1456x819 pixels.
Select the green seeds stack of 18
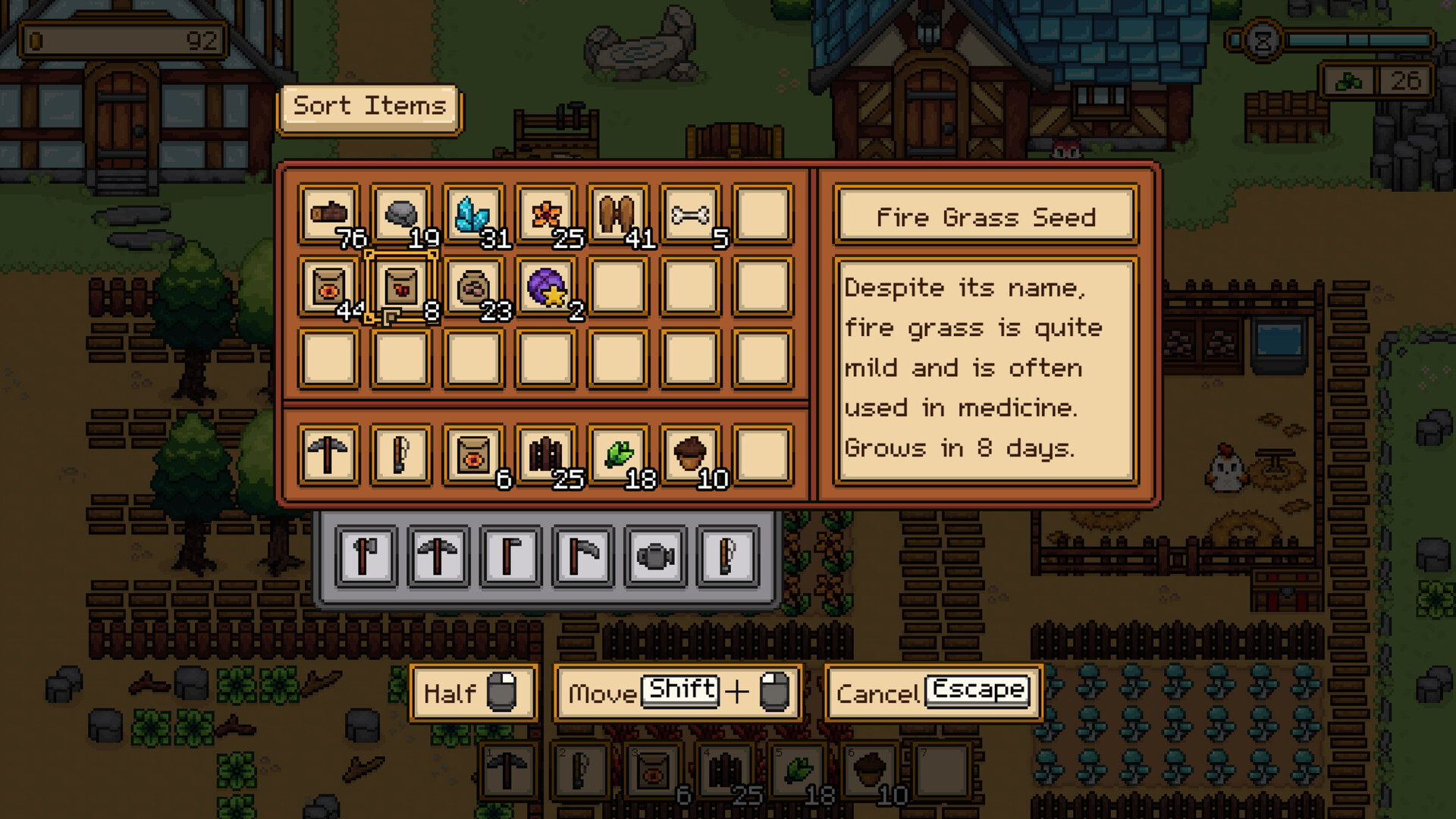[x=615, y=453]
